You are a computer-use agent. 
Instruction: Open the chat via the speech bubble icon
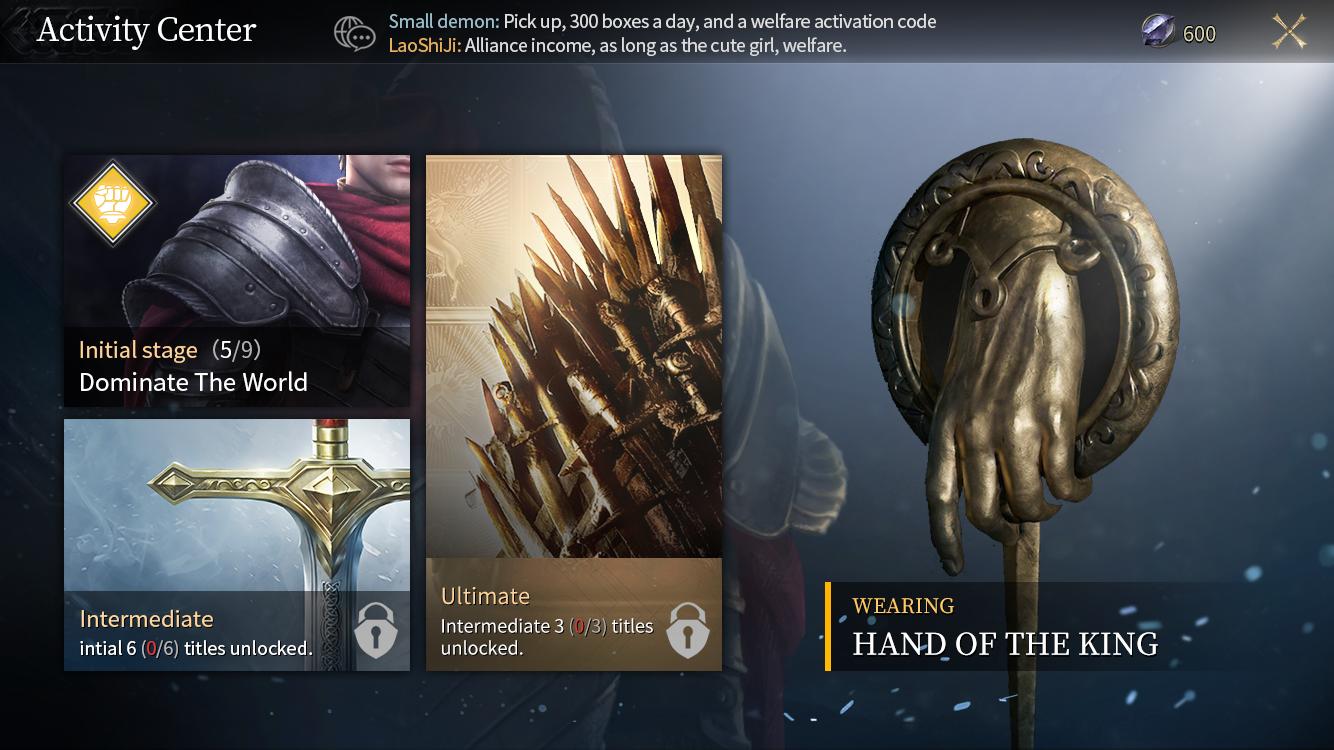click(x=355, y=33)
